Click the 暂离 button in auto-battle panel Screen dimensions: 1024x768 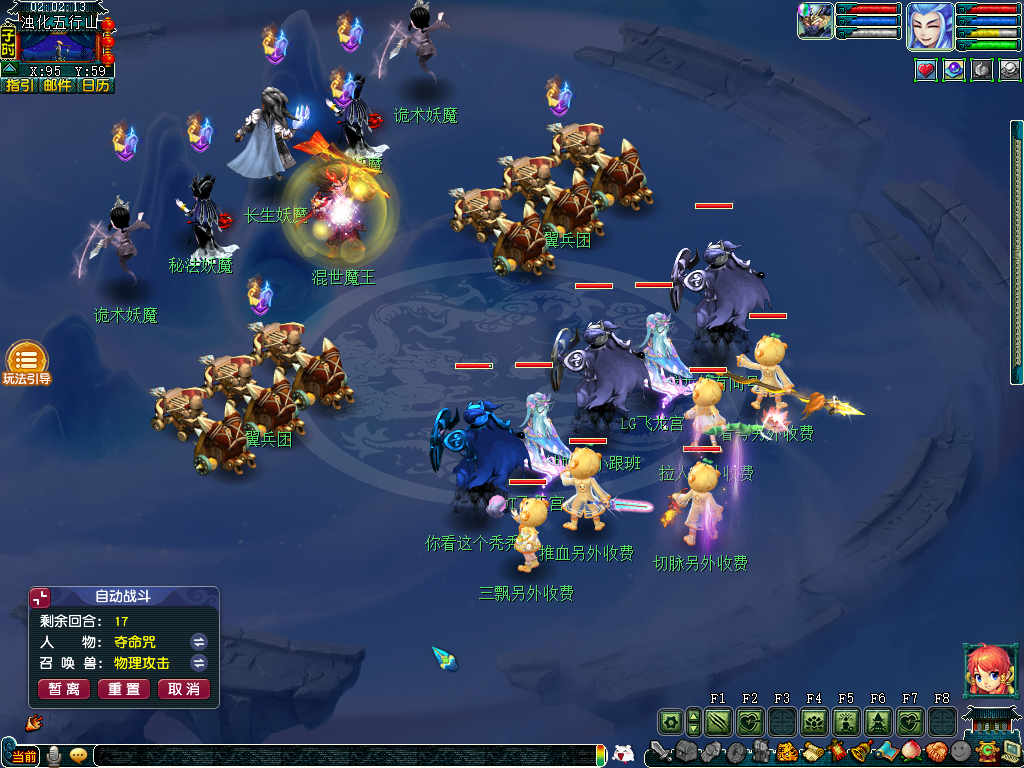[x=64, y=689]
